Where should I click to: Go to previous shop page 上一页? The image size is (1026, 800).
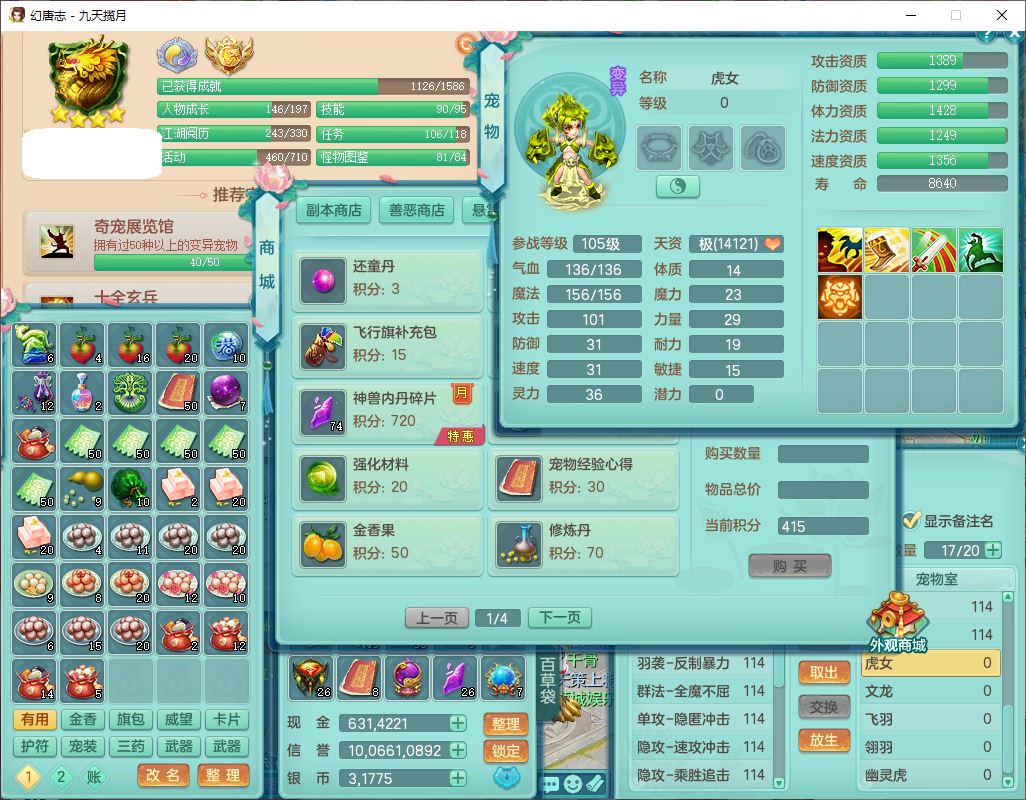pos(437,618)
